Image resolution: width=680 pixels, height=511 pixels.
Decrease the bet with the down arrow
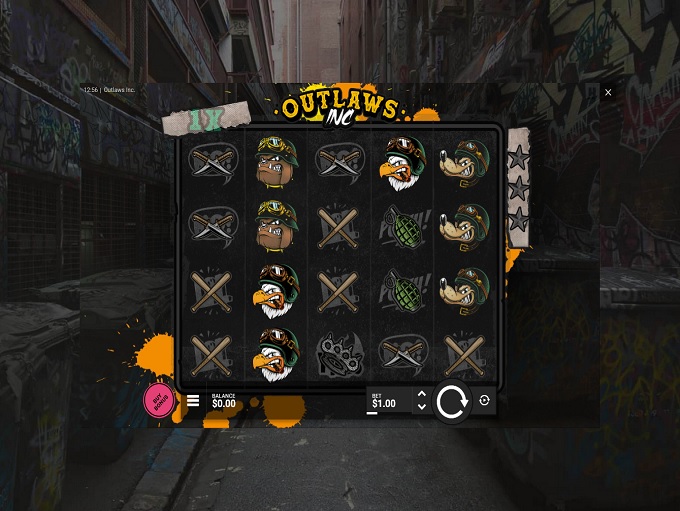pos(421,407)
